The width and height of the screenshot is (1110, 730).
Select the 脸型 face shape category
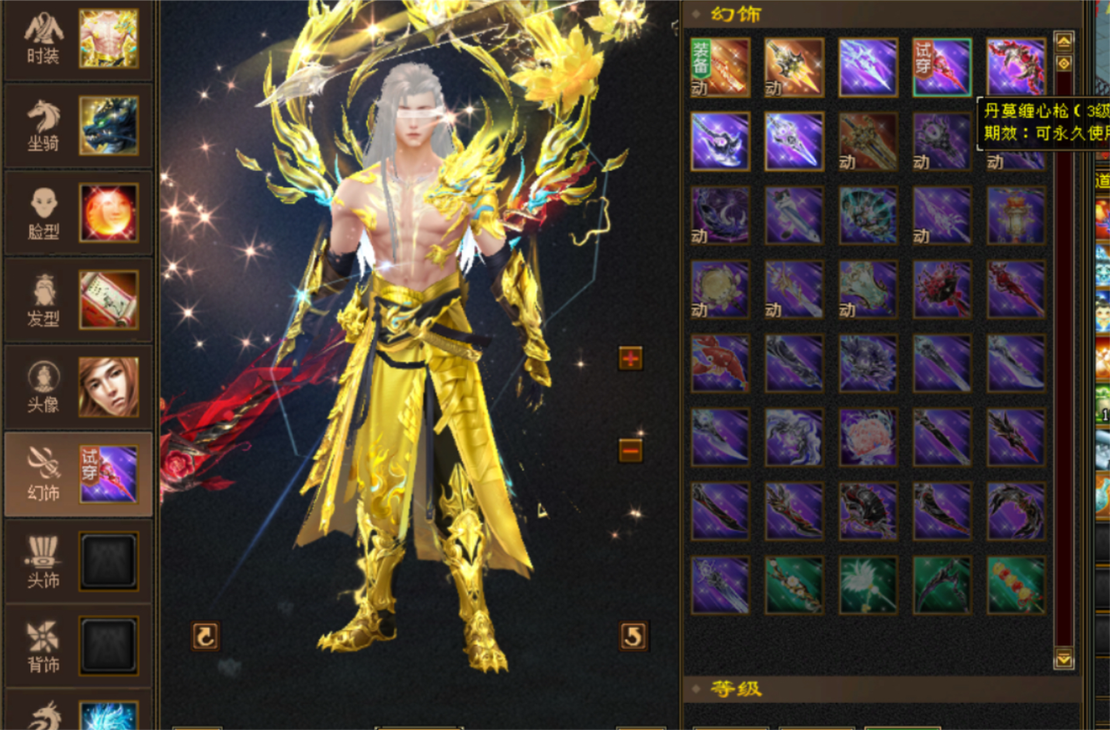78,213
